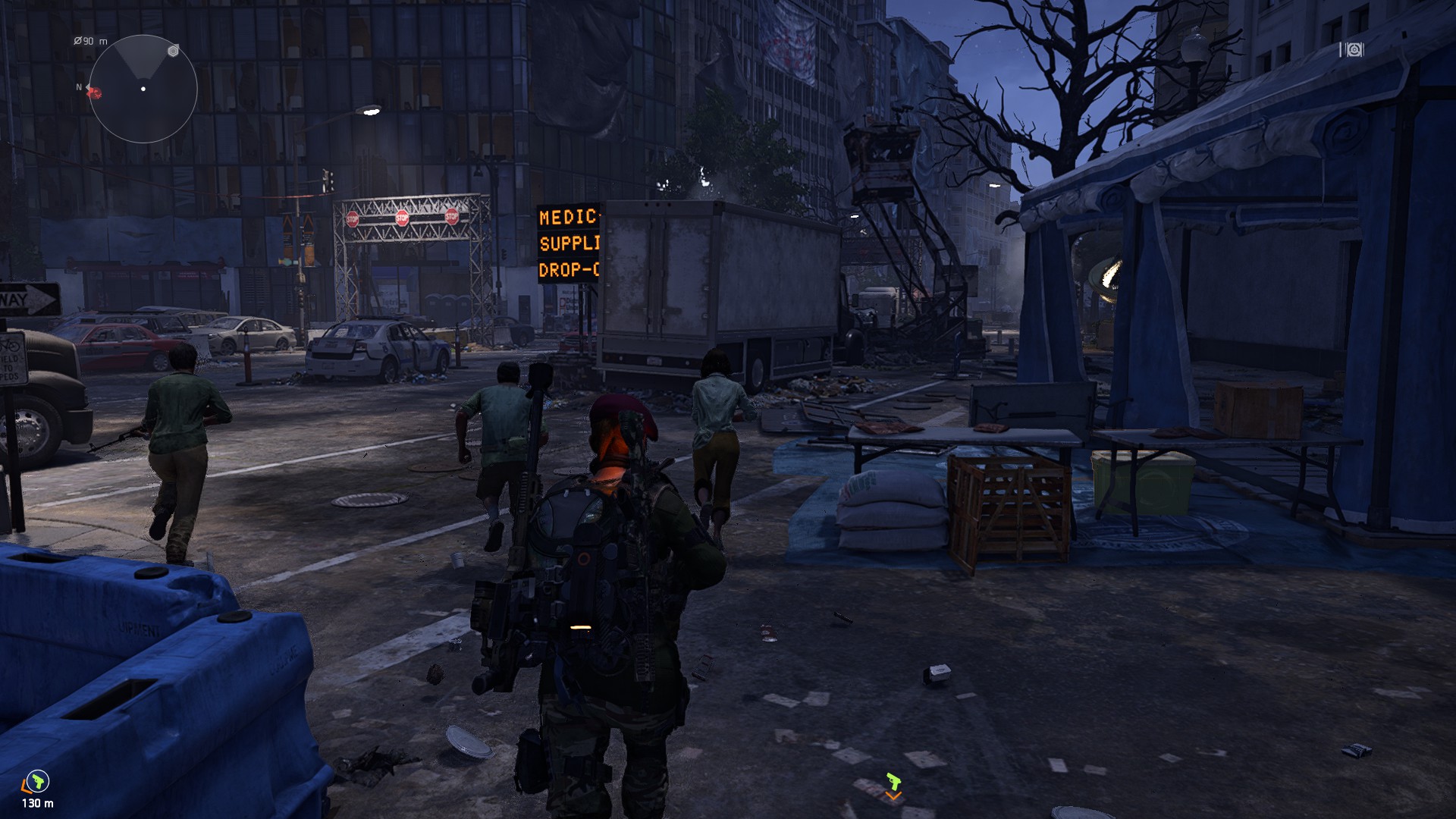The width and height of the screenshot is (1456, 819).
Task: Toggle the 130 m distance readout bottom-left
Action: [x=38, y=803]
